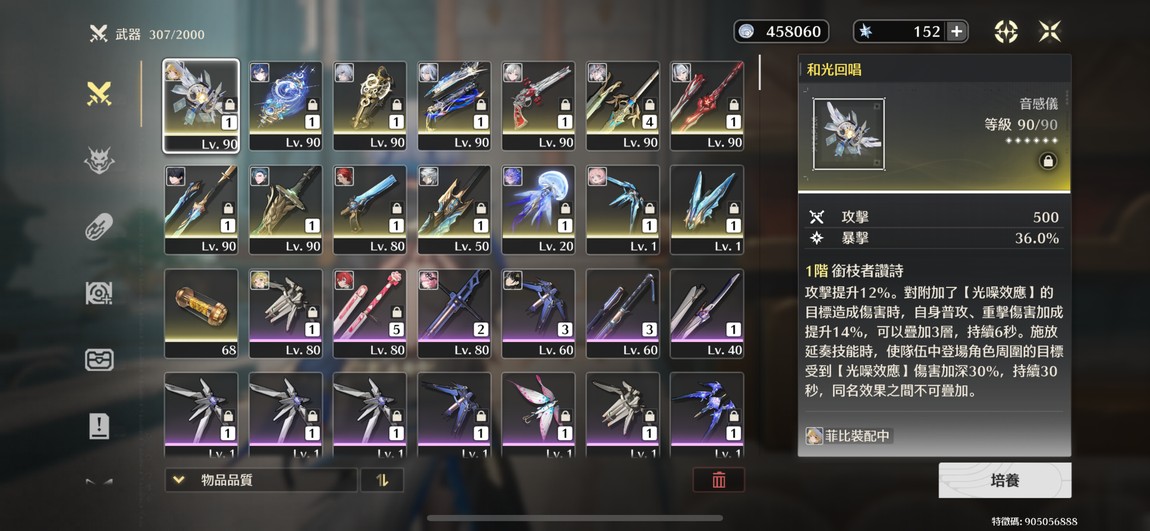Switch to the echoes monster-face tab

click(x=98, y=161)
